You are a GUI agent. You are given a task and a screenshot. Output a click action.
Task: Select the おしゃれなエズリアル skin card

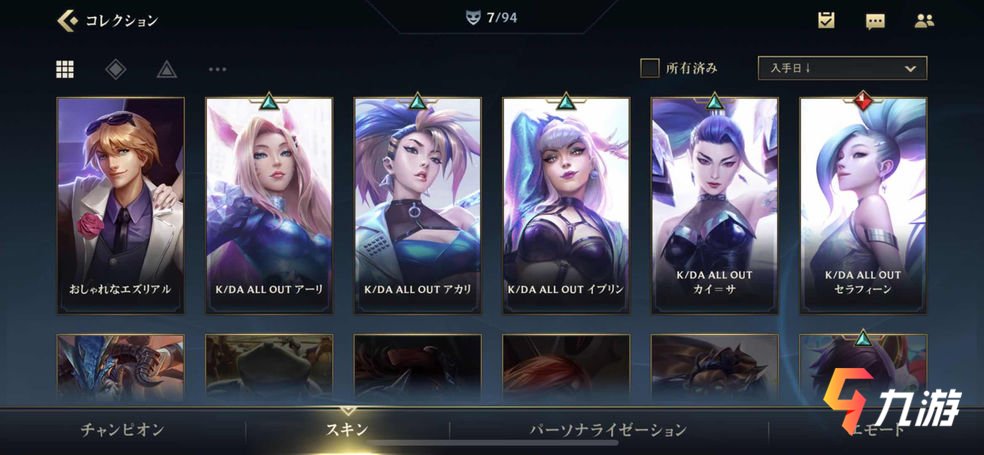(x=120, y=205)
